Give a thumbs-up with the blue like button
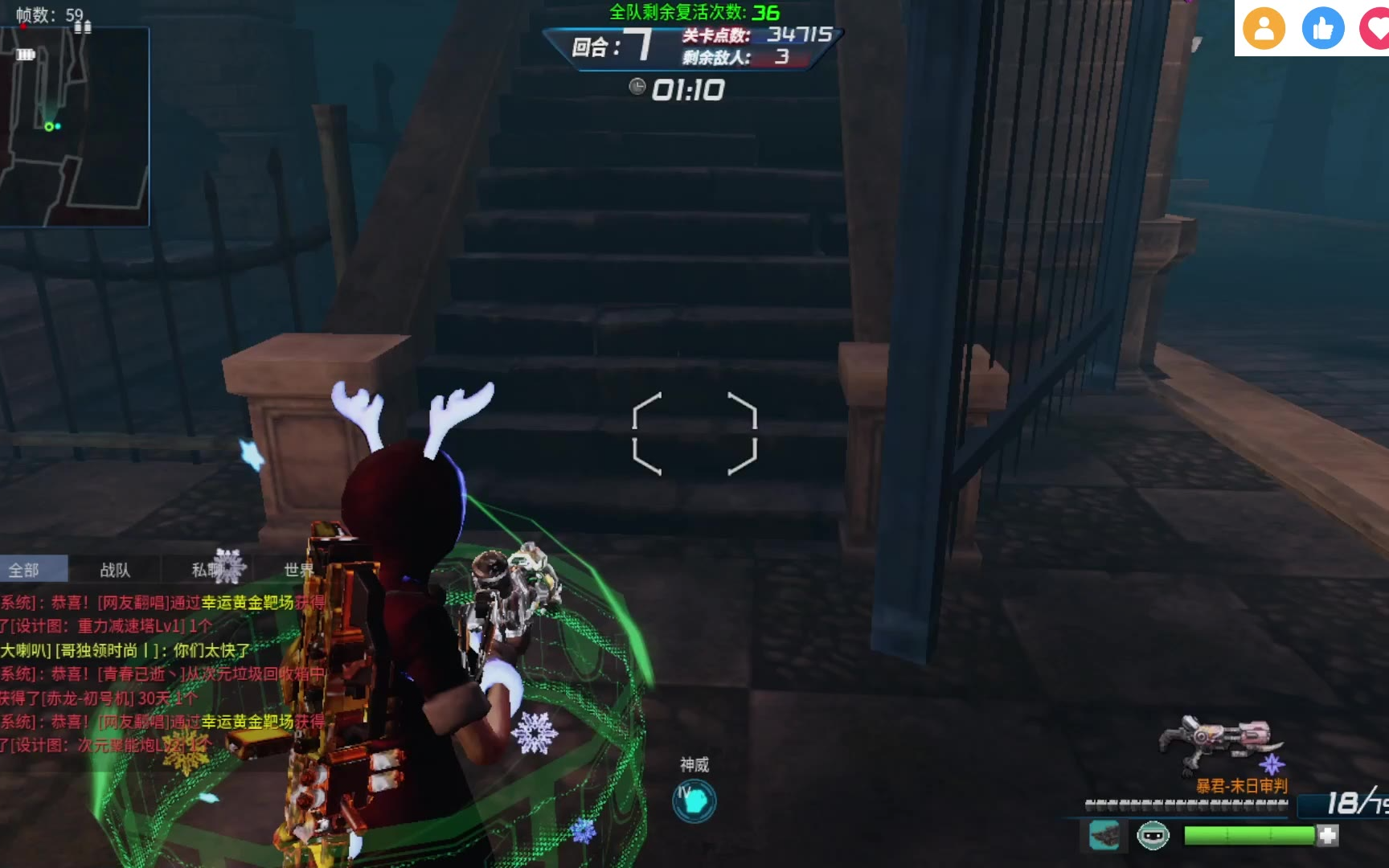 pyautogui.click(x=1323, y=28)
